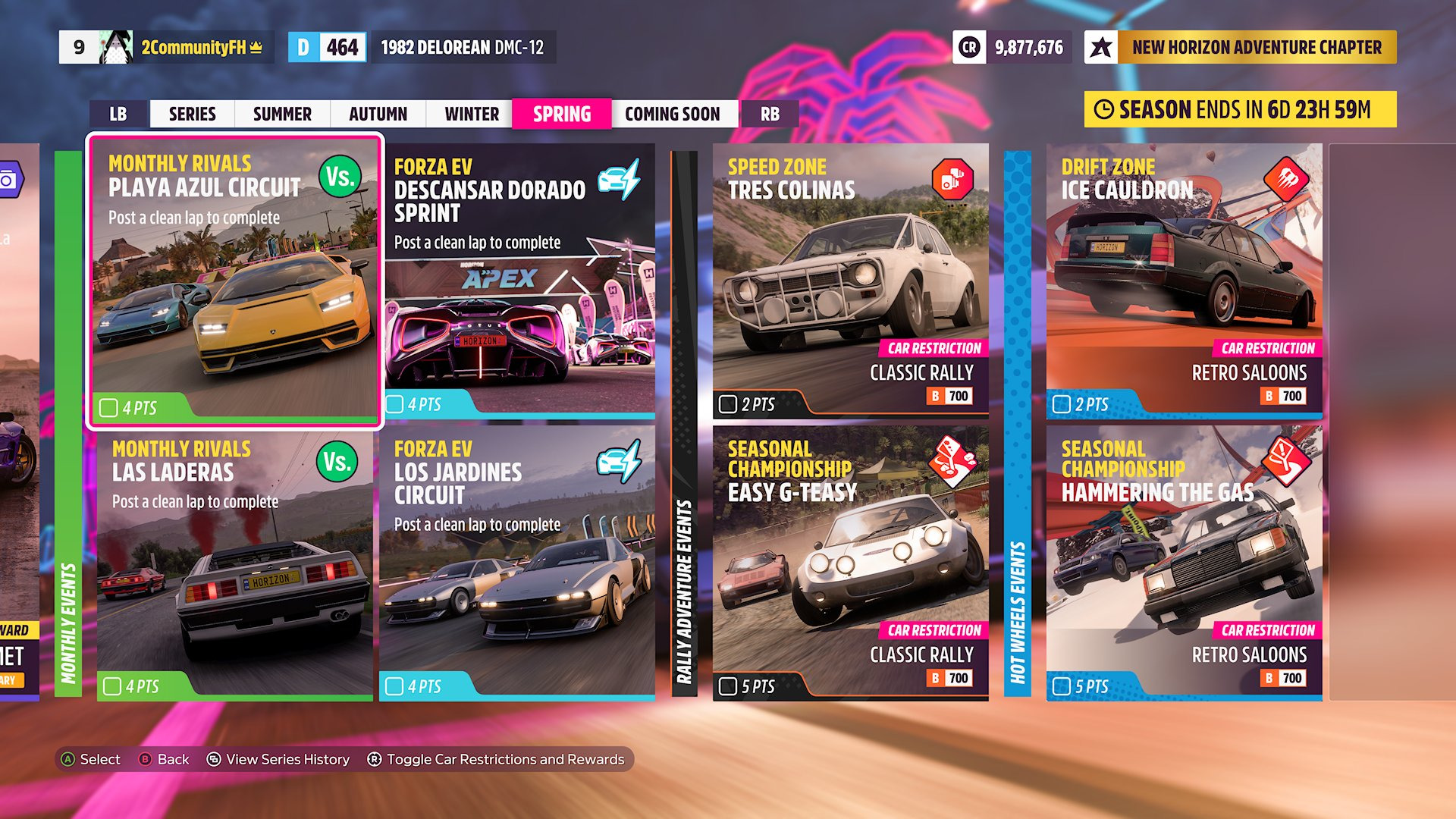This screenshot has width=1456, height=819.
Task: Open Drift Zone Ice Cauldron event
Action: pyautogui.click(x=1184, y=281)
